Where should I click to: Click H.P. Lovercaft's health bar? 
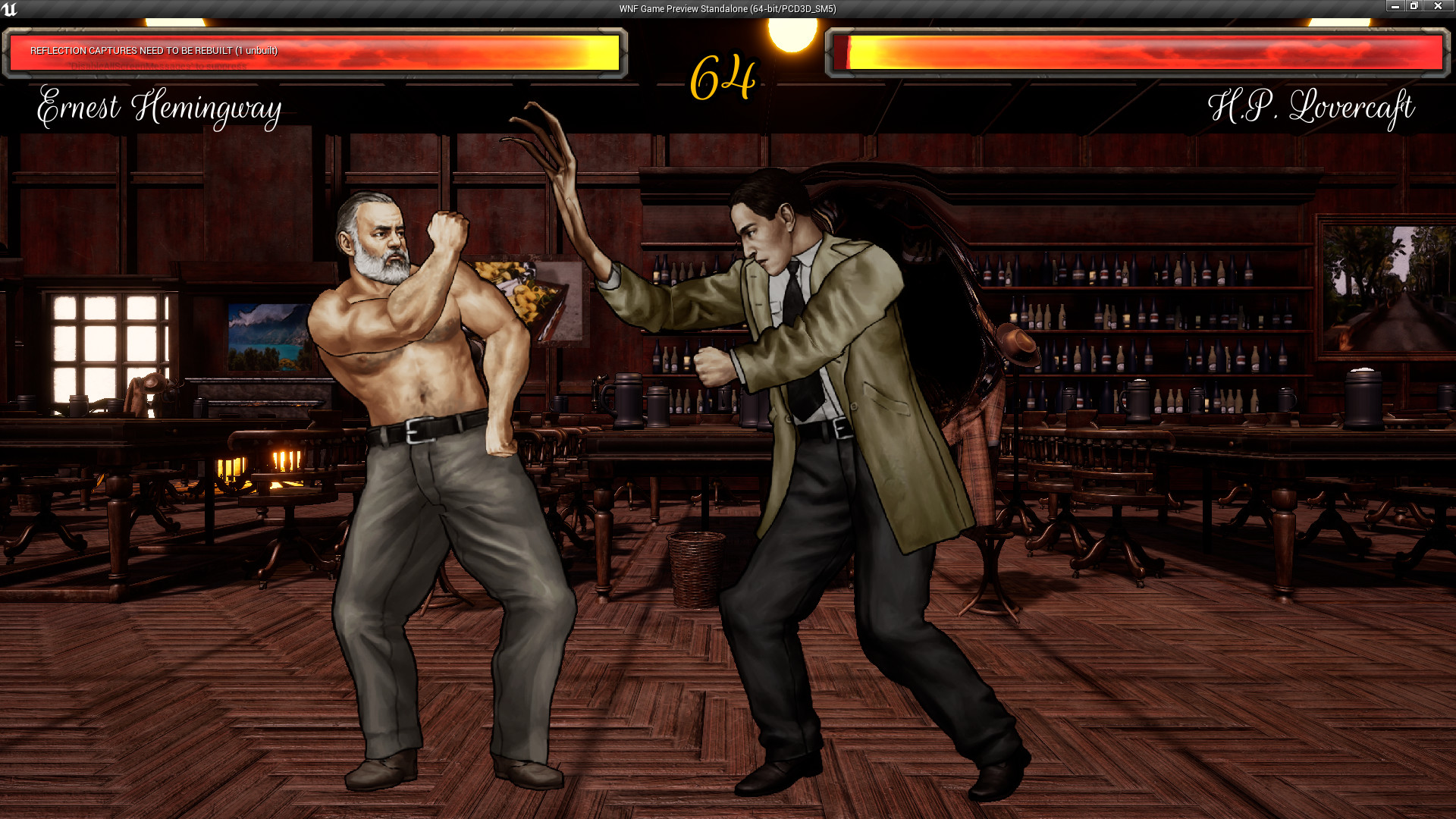(x=1137, y=53)
